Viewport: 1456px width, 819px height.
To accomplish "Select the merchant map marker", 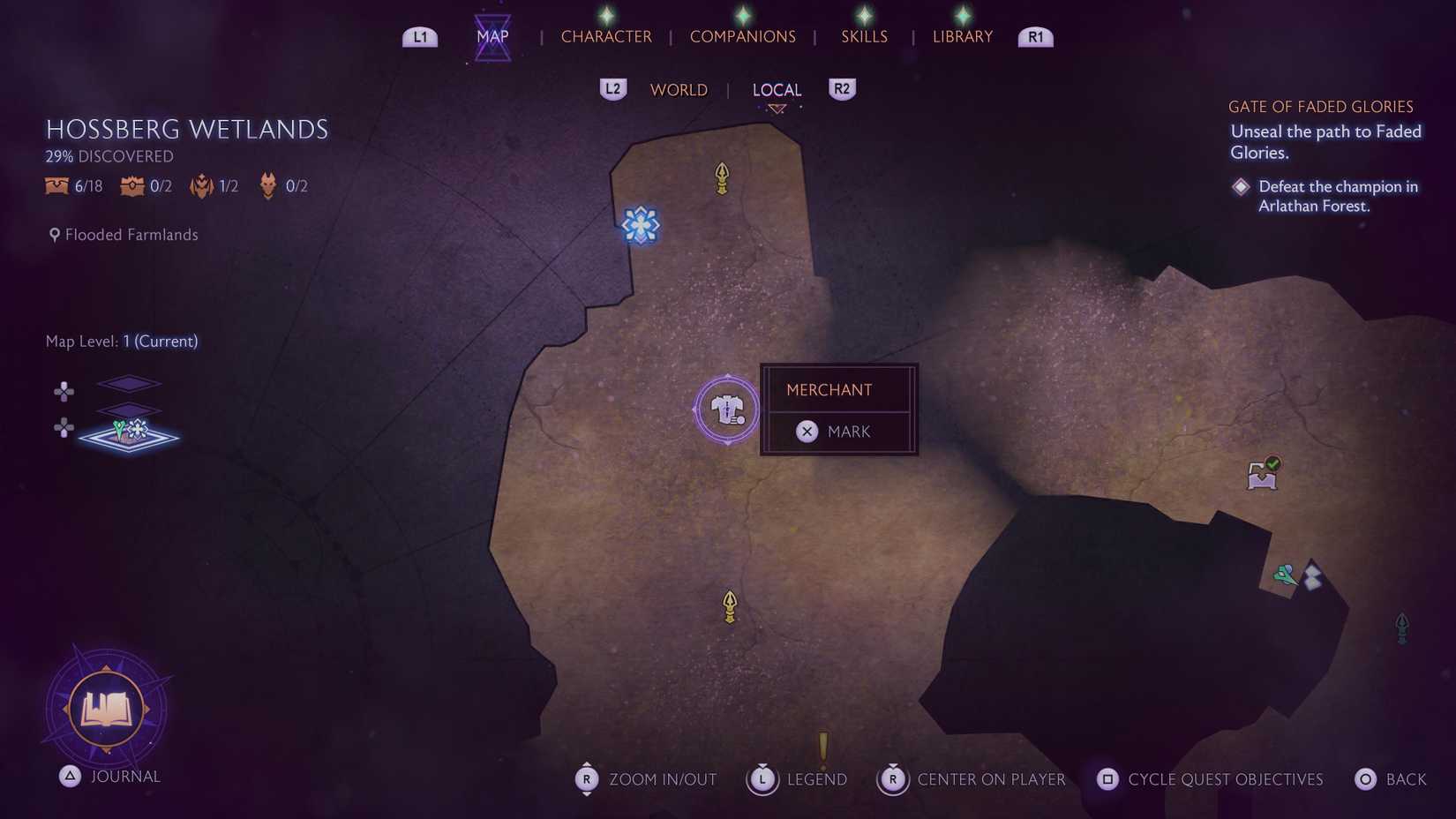I will pos(727,410).
